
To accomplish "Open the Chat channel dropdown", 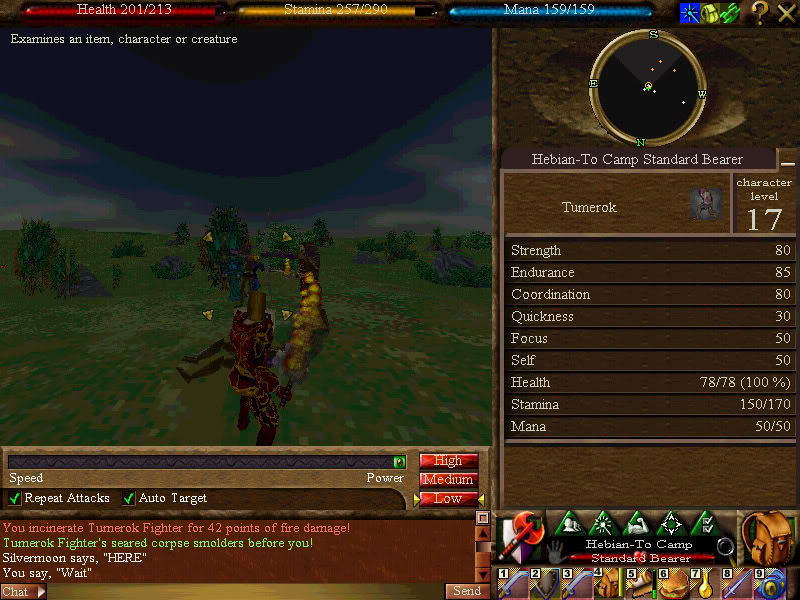I will 23,592.
